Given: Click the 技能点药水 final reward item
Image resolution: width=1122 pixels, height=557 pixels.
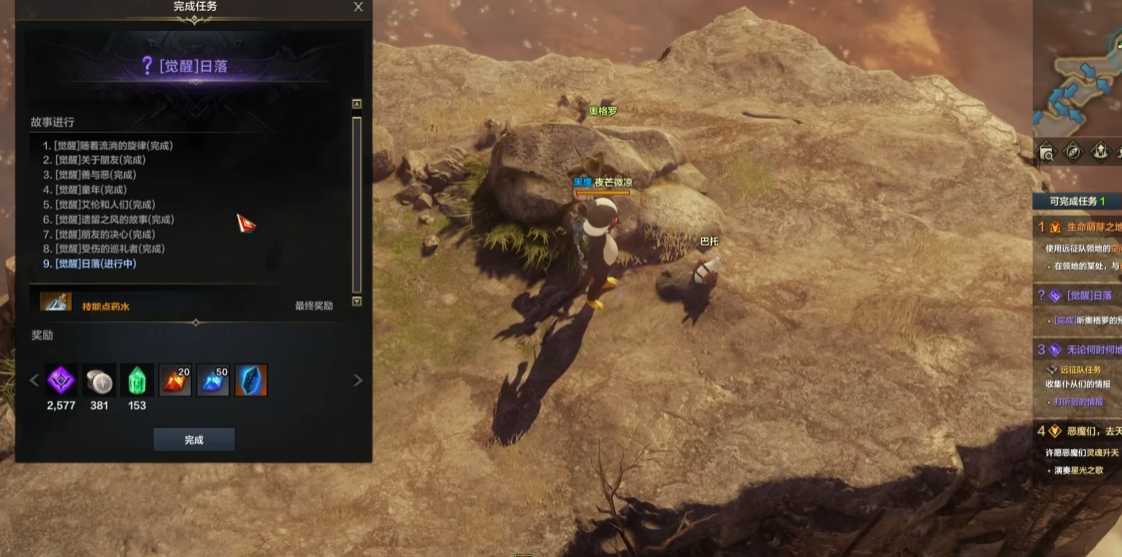Looking at the screenshot, I should tap(55, 304).
